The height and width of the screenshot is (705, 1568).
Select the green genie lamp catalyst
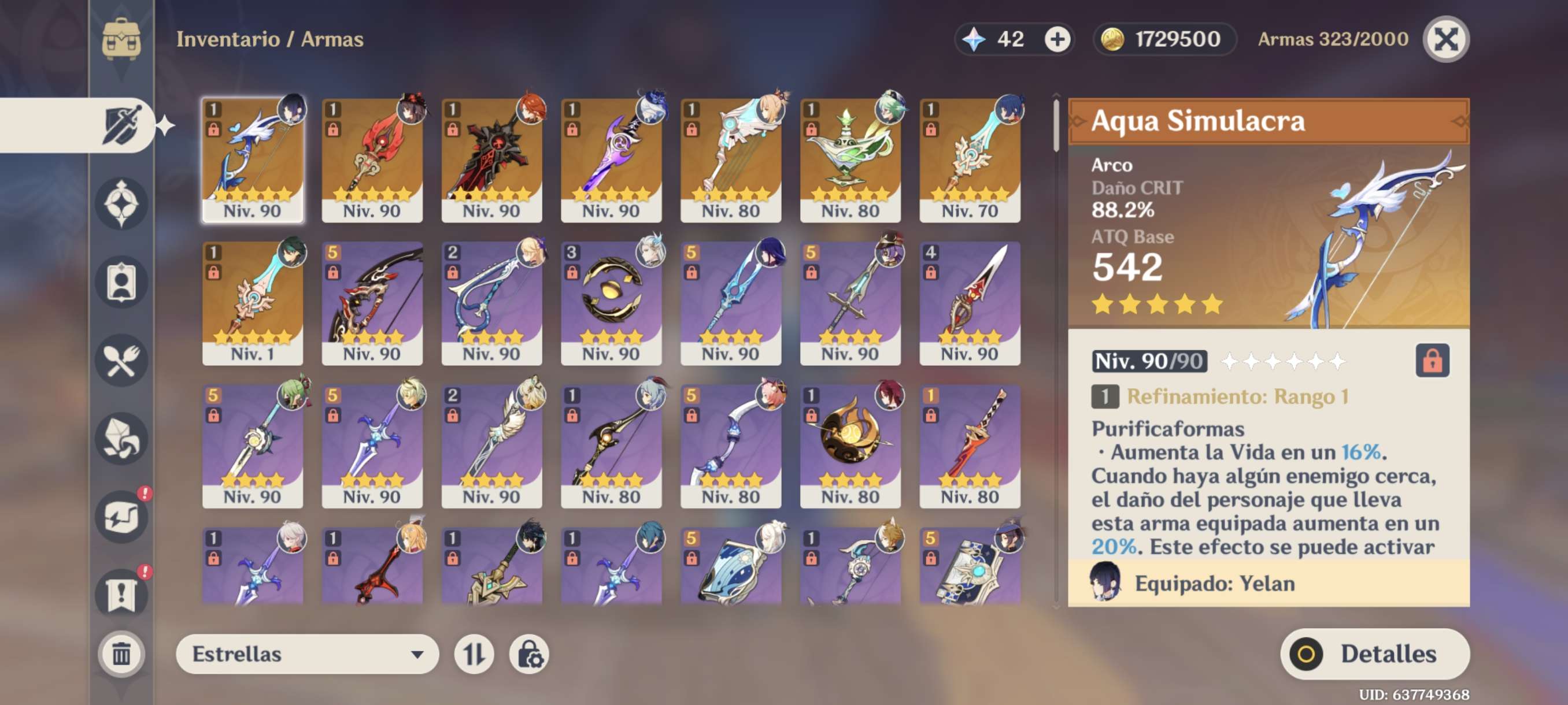point(850,159)
